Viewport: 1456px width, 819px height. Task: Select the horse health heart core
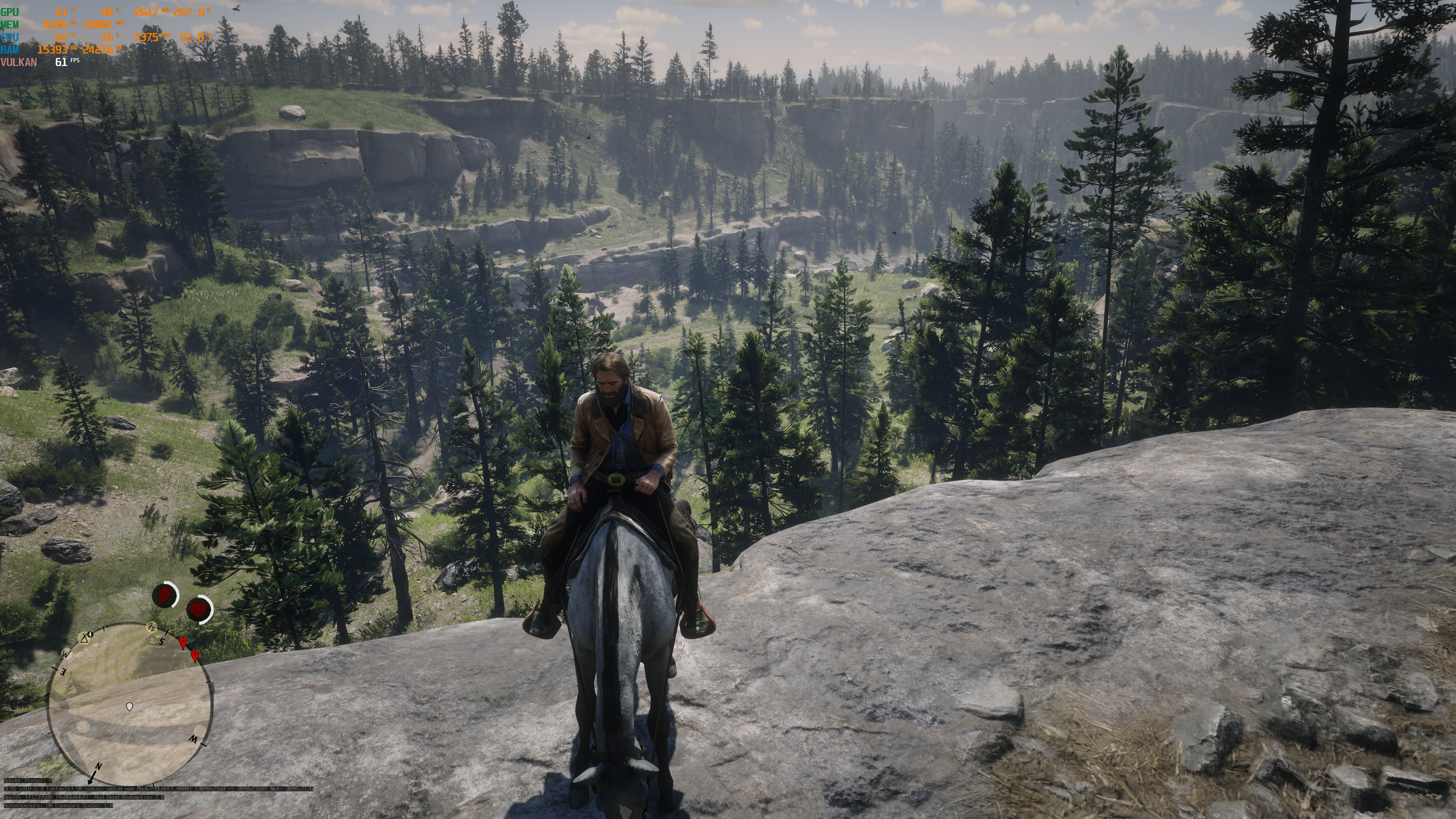[x=198, y=609]
